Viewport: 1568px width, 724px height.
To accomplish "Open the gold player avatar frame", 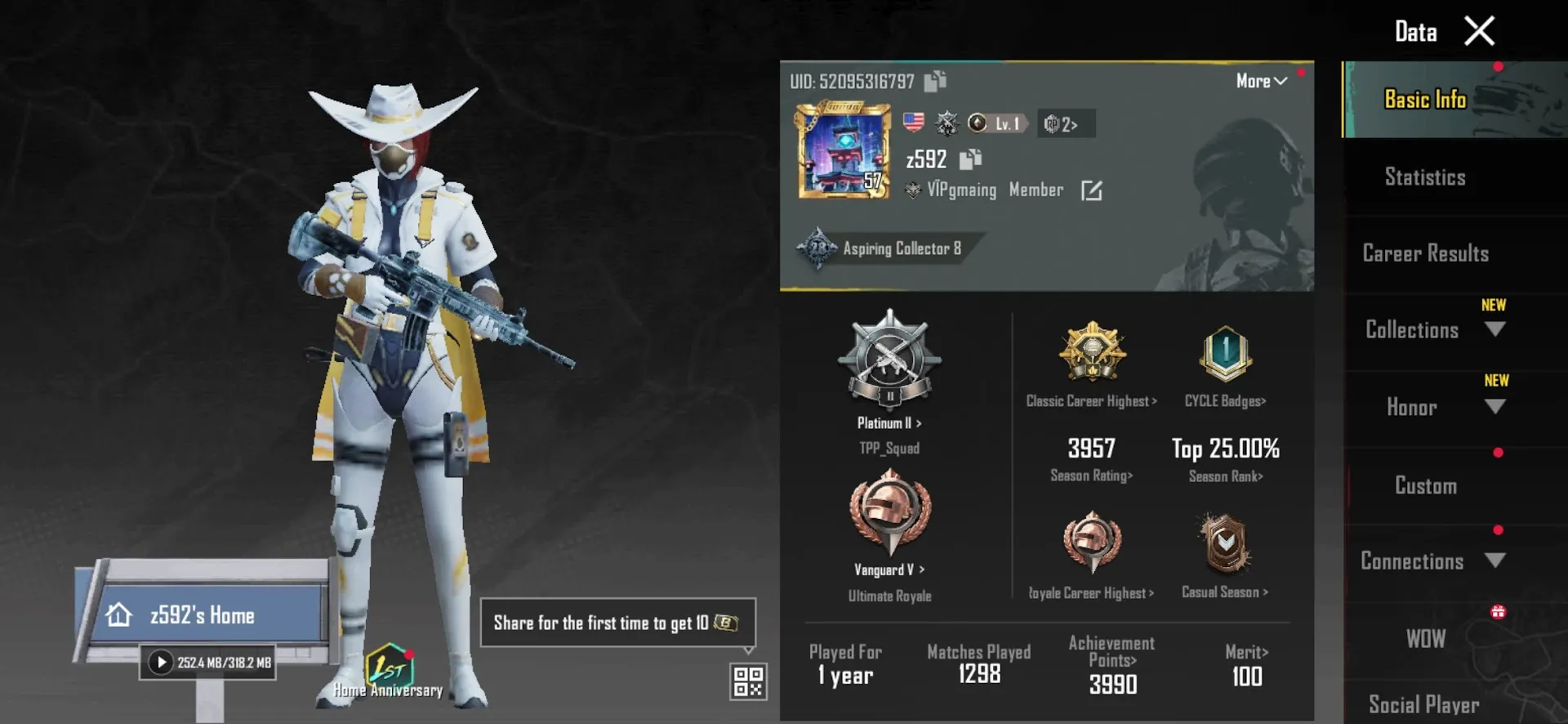I will tap(844, 147).
